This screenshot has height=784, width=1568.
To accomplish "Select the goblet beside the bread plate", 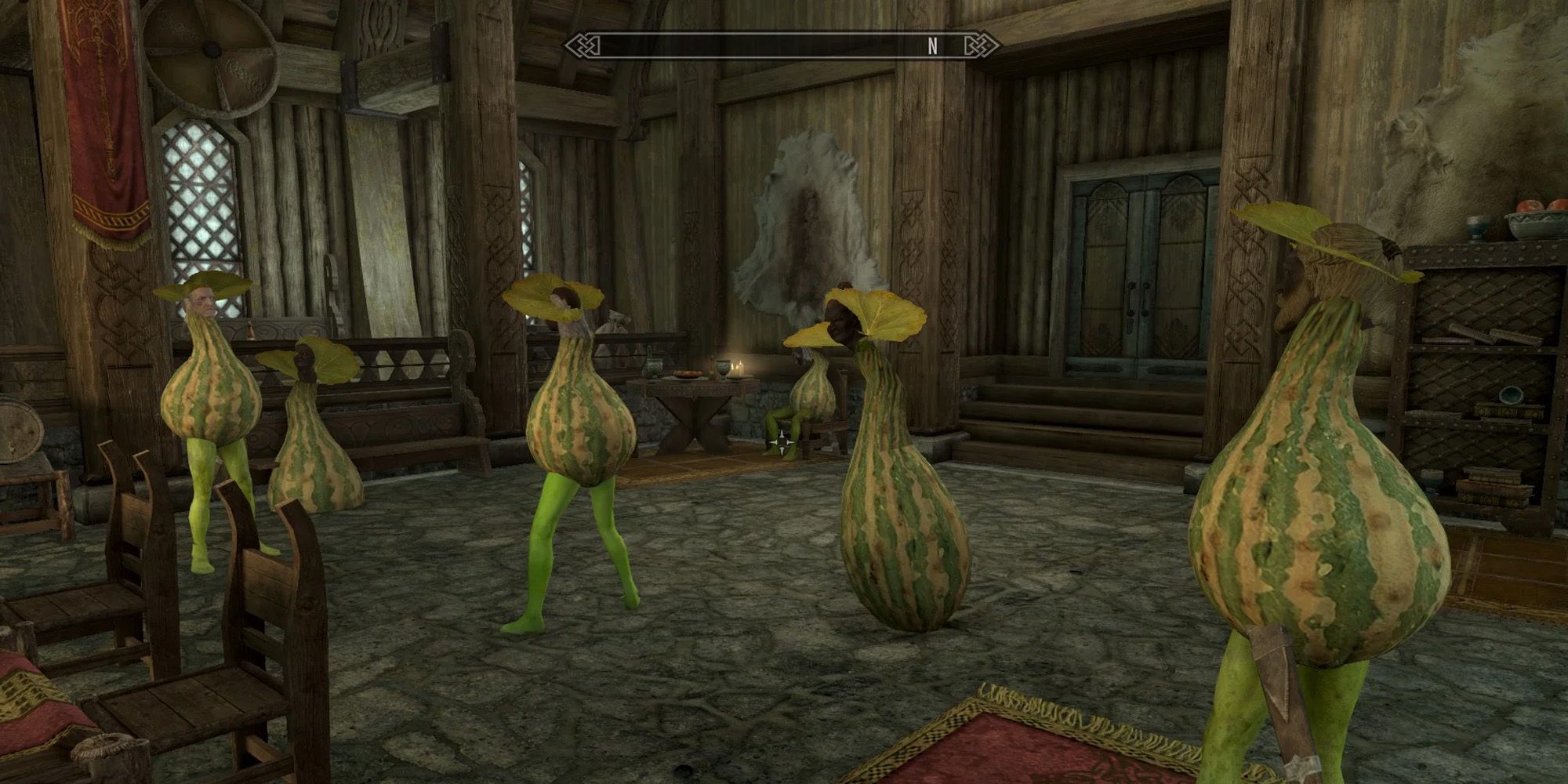I will 722,367.
